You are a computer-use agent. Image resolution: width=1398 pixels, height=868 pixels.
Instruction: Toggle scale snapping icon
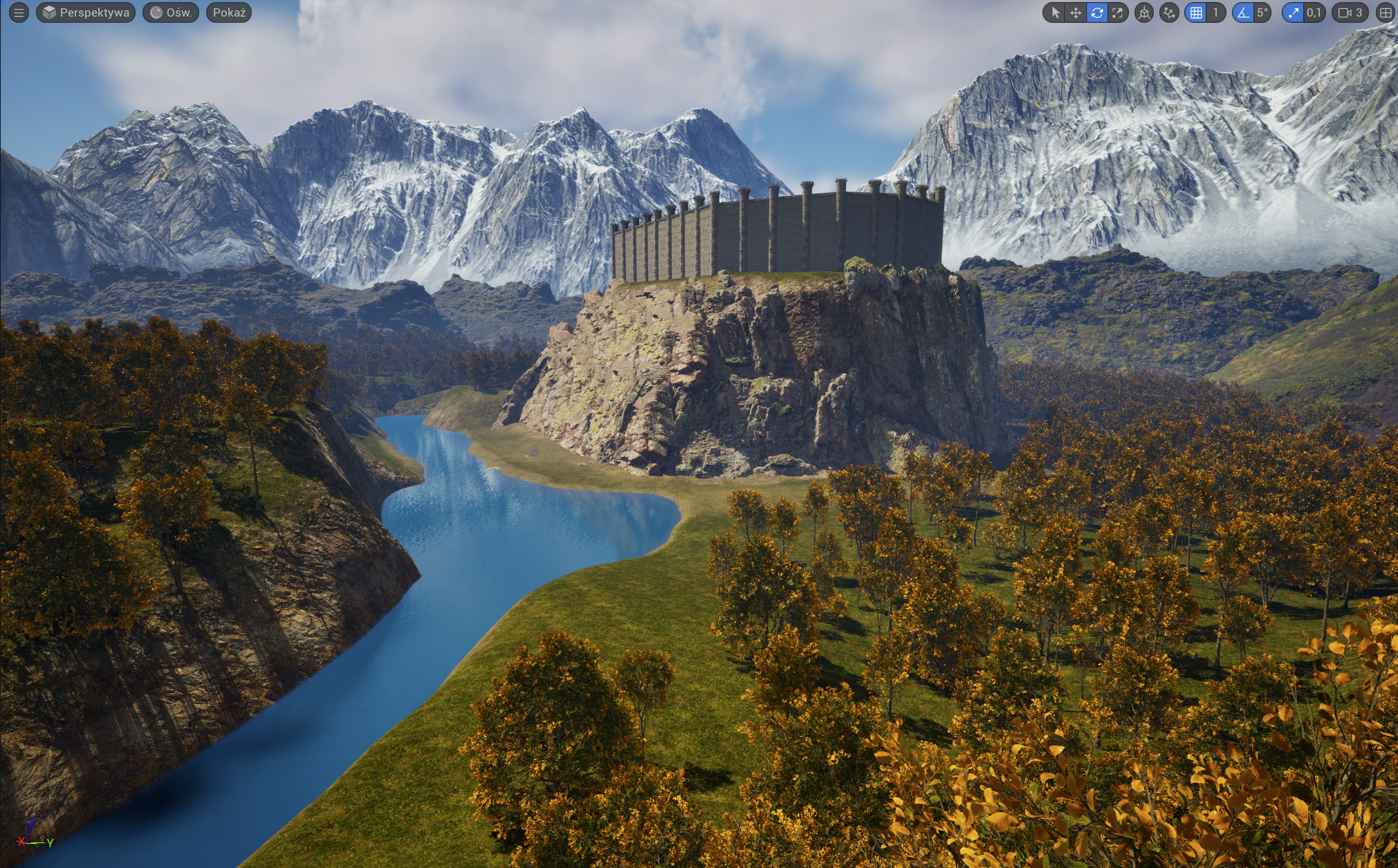[1293, 12]
